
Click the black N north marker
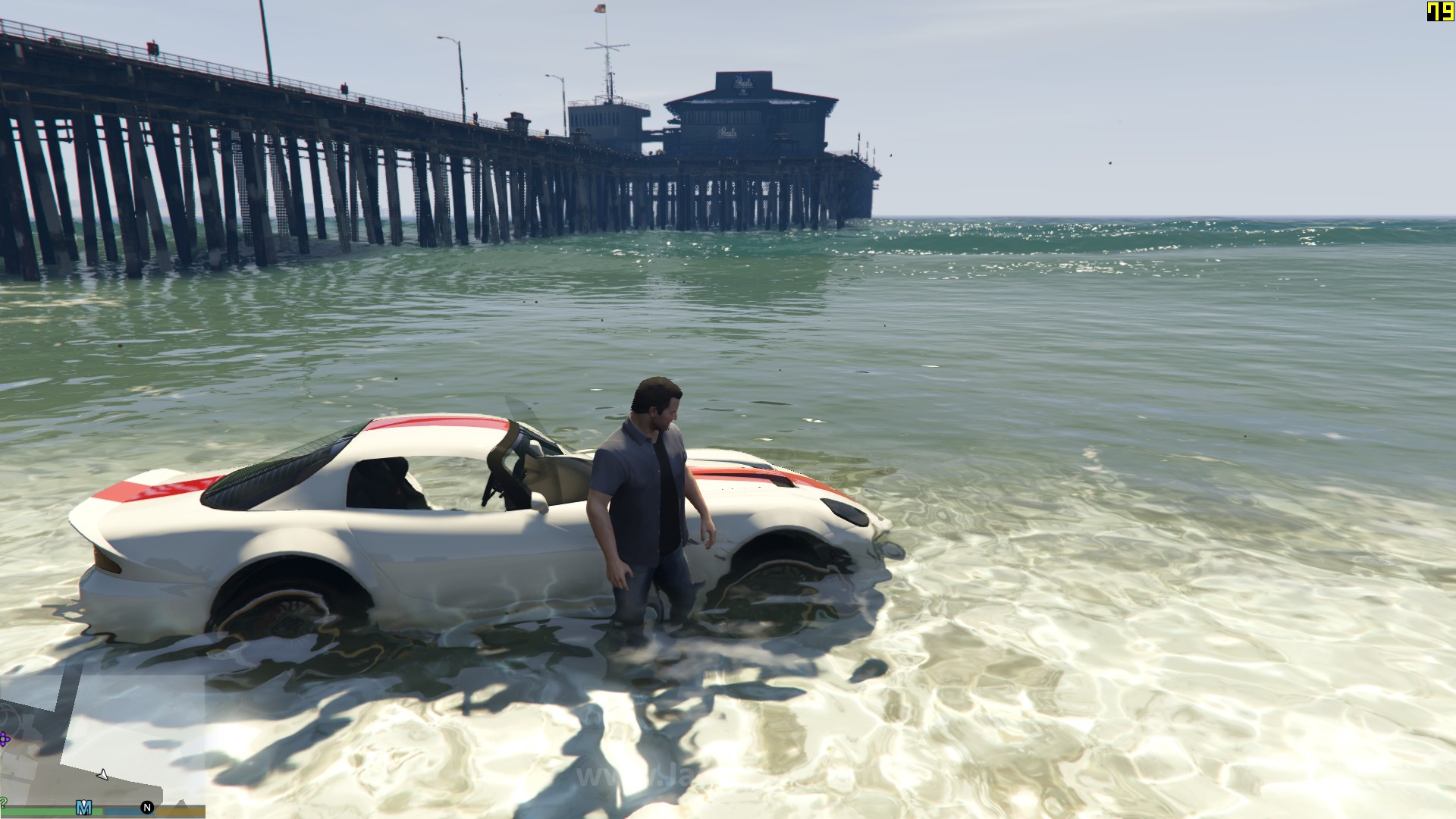(x=147, y=808)
